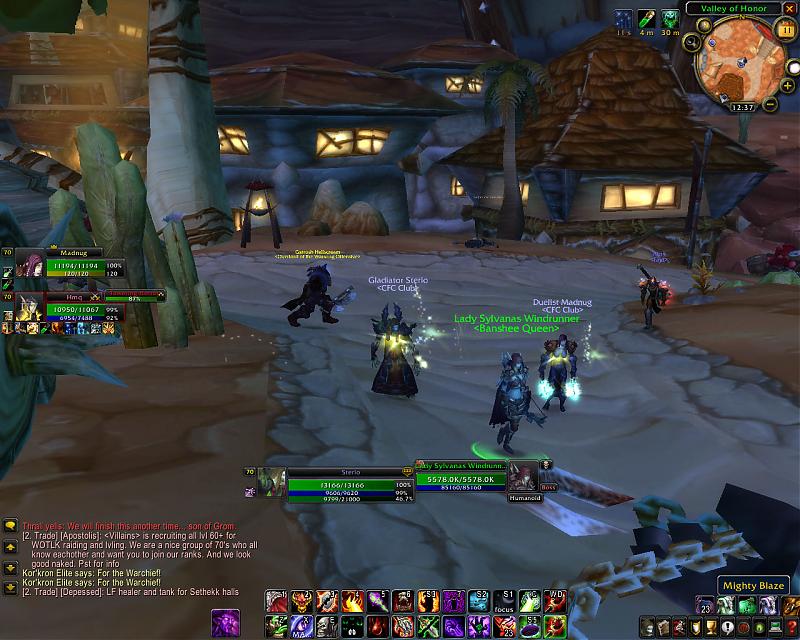
Task: Zoom out with the minimap minus button
Action: point(771,103)
